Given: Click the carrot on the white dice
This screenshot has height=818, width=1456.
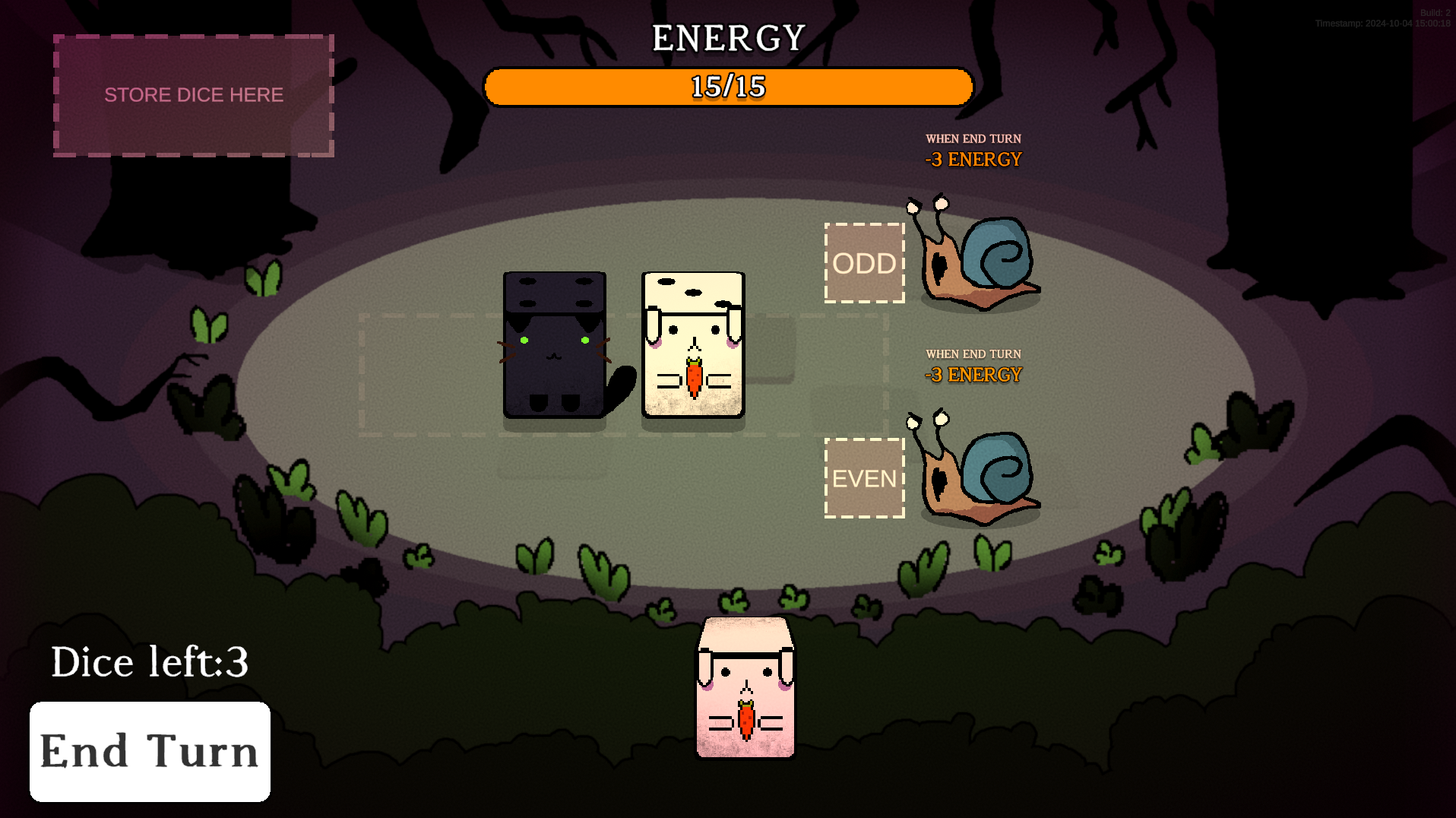Looking at the screenshot, I should tap(695, 376).
